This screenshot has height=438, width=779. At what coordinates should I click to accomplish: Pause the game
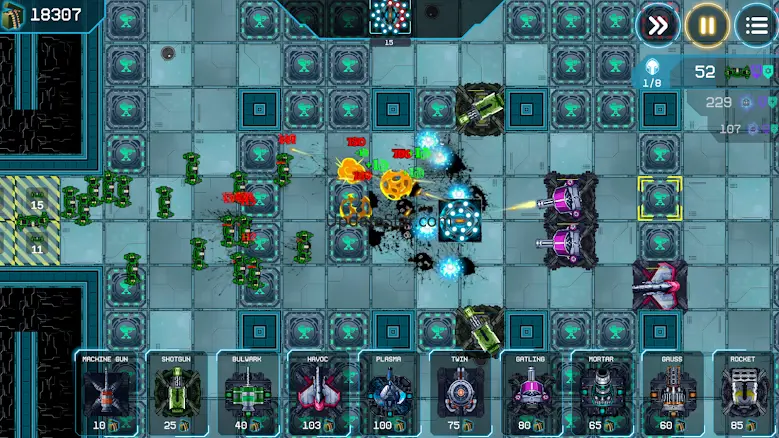point(707,25)
